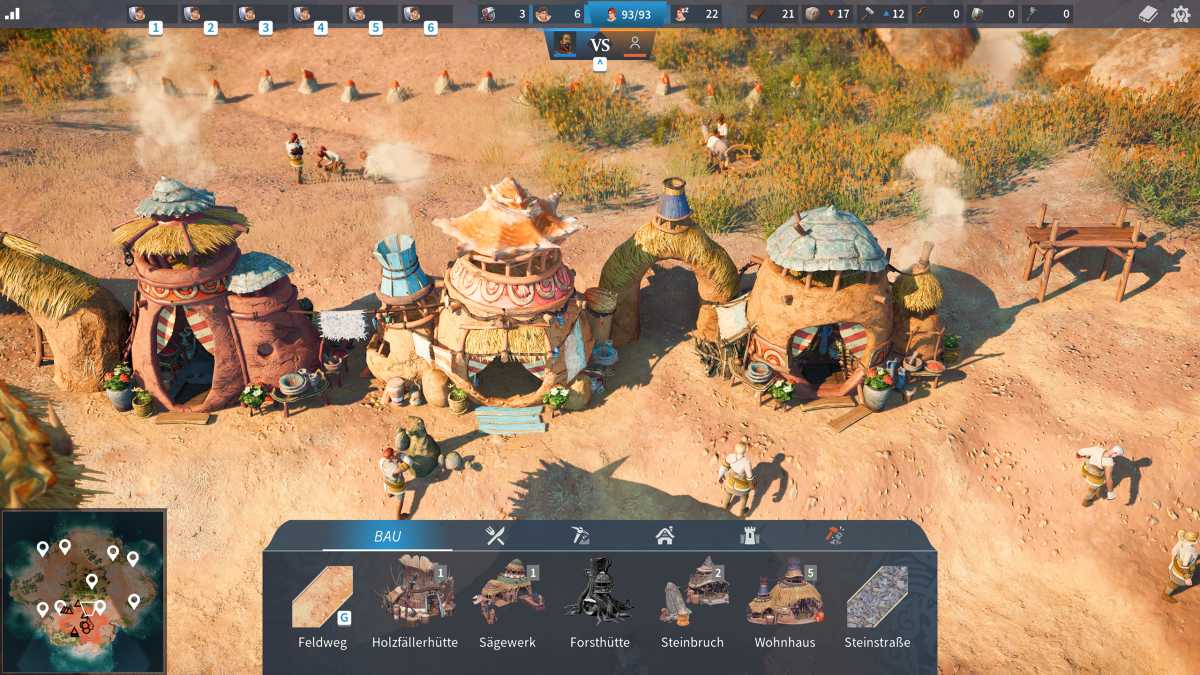Switch to the pickaxe mining tab
This screenshot has width=1200, height=675.
pos(580,536)
